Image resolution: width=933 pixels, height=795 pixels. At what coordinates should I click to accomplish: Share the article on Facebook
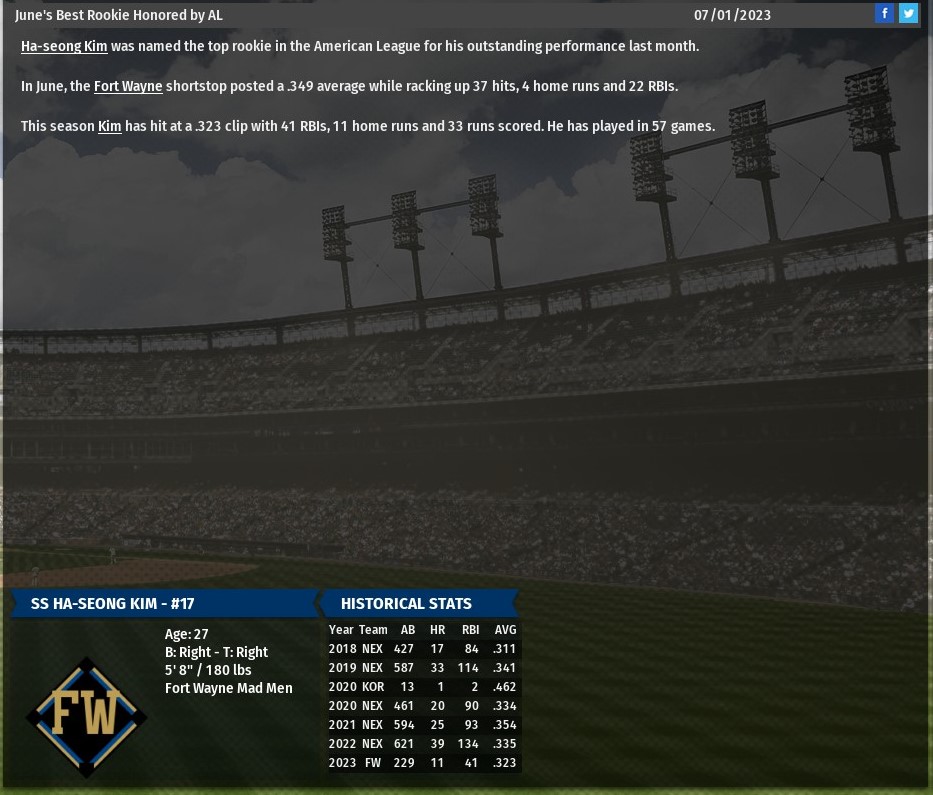click(x=884, y=14)
